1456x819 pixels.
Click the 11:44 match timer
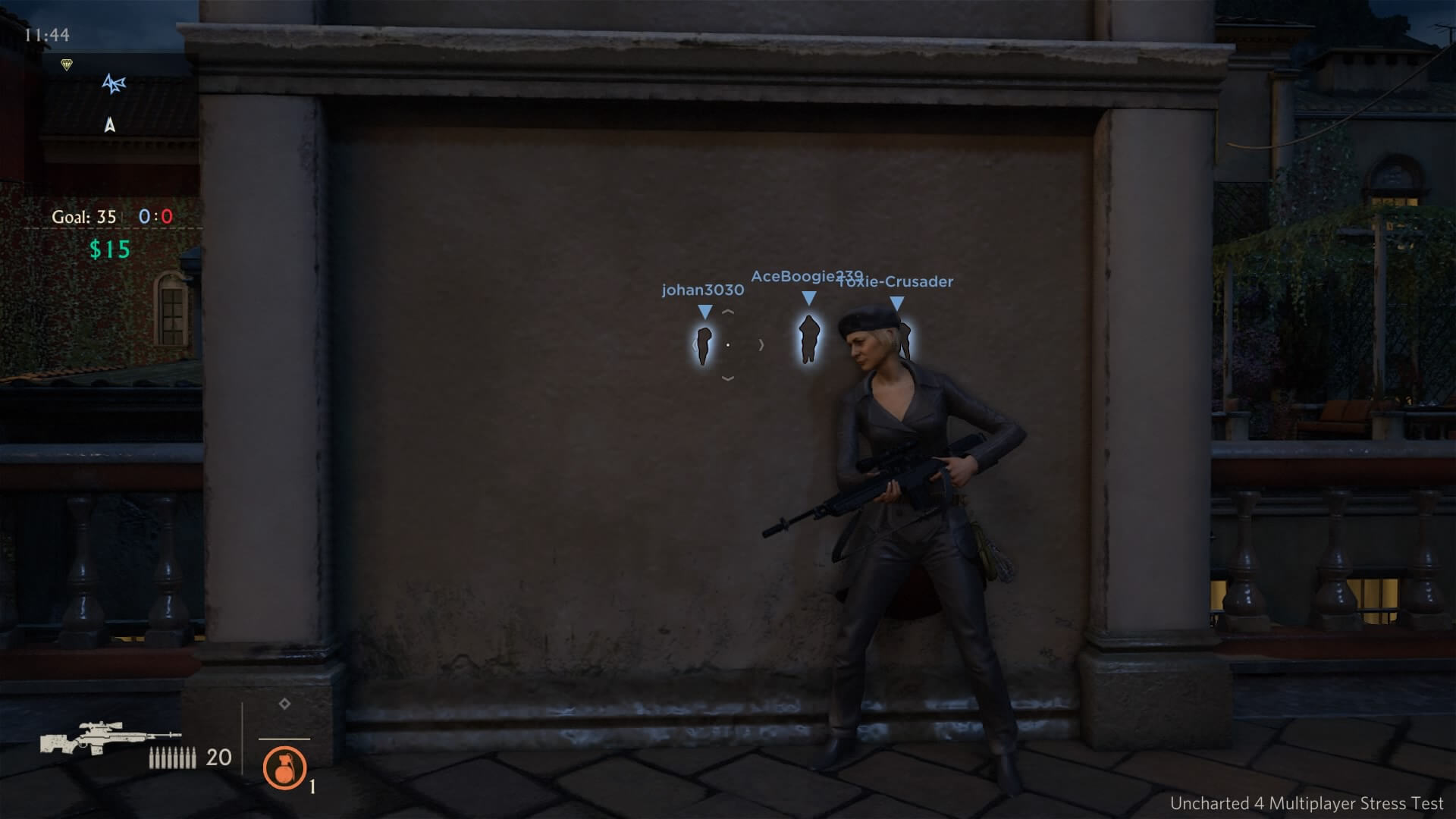click(x=48, y=33)
